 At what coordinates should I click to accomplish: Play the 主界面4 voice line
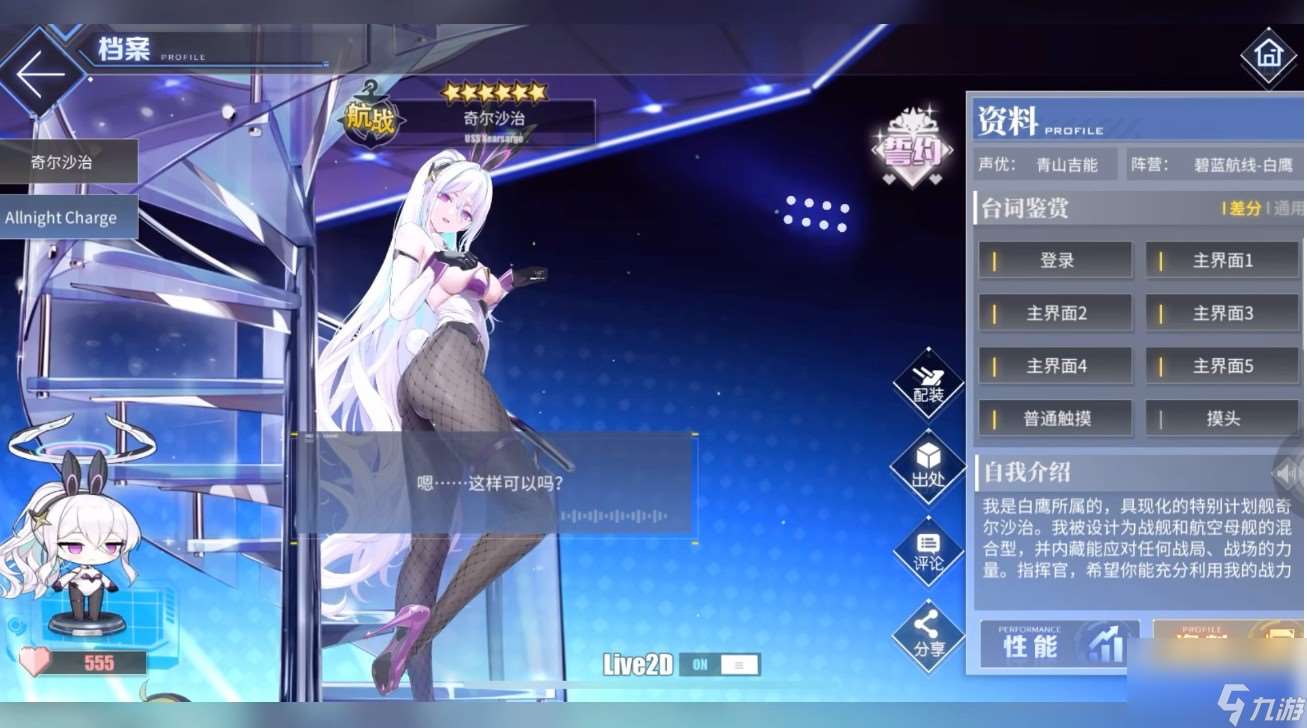coord(1055,366)
